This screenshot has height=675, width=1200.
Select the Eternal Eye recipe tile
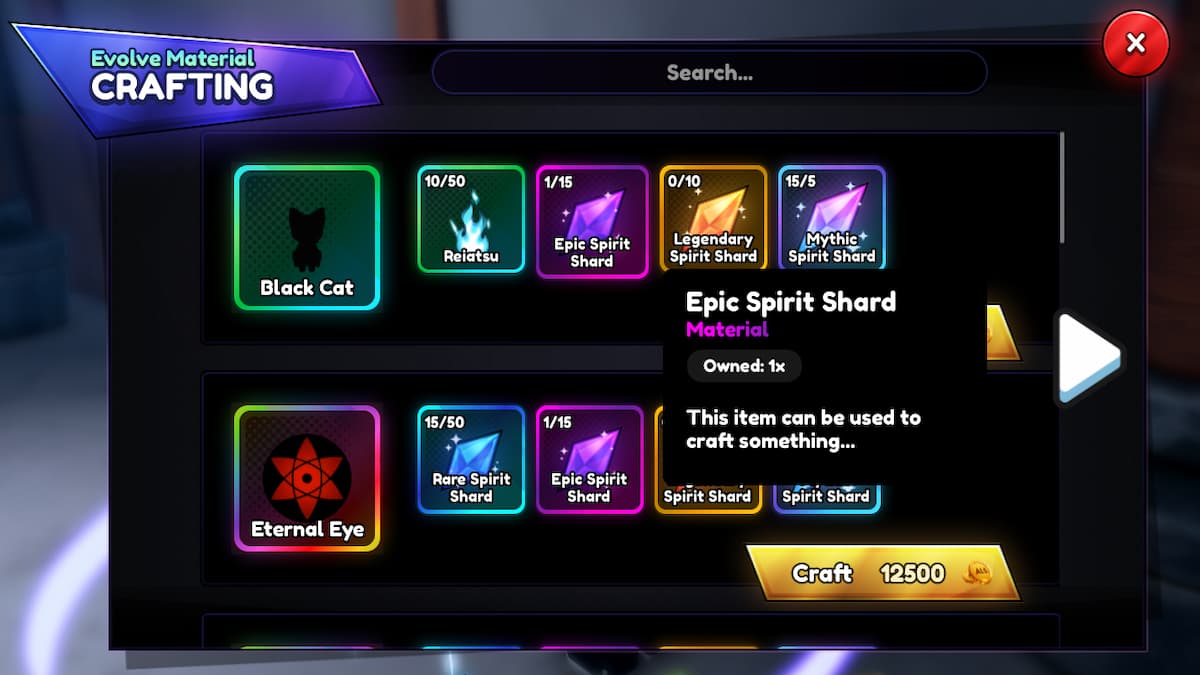coord(307,478)
